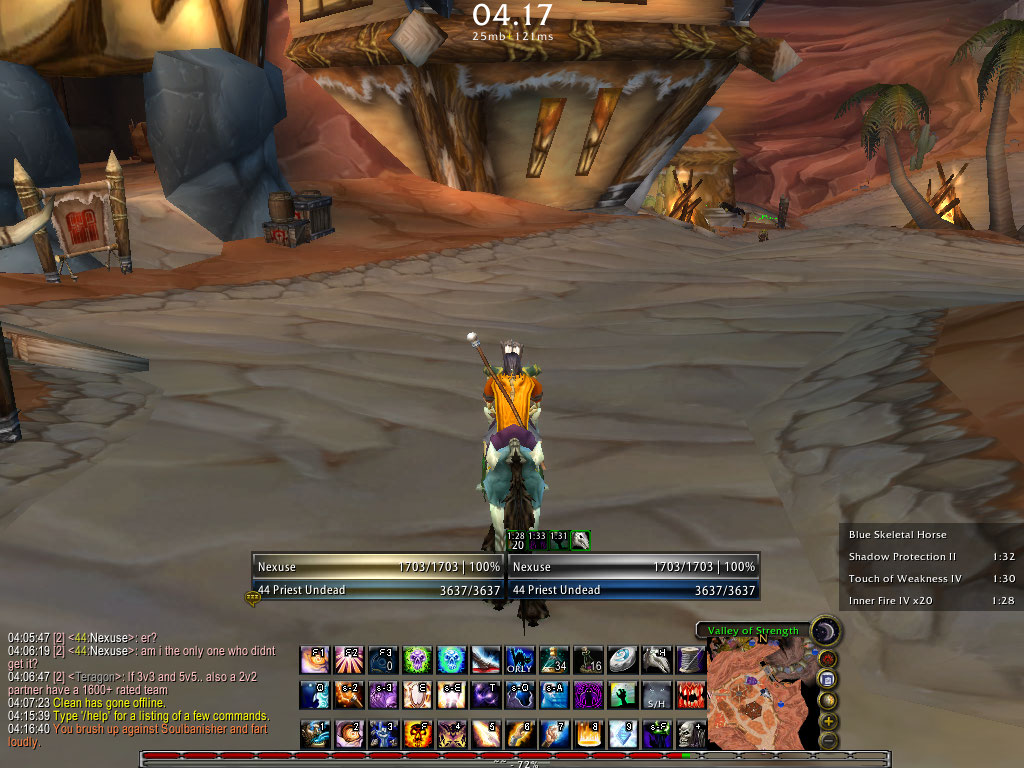Cast the spell bound to key 1
This screenshot has width=1024, height=768.
coord(313,735)
